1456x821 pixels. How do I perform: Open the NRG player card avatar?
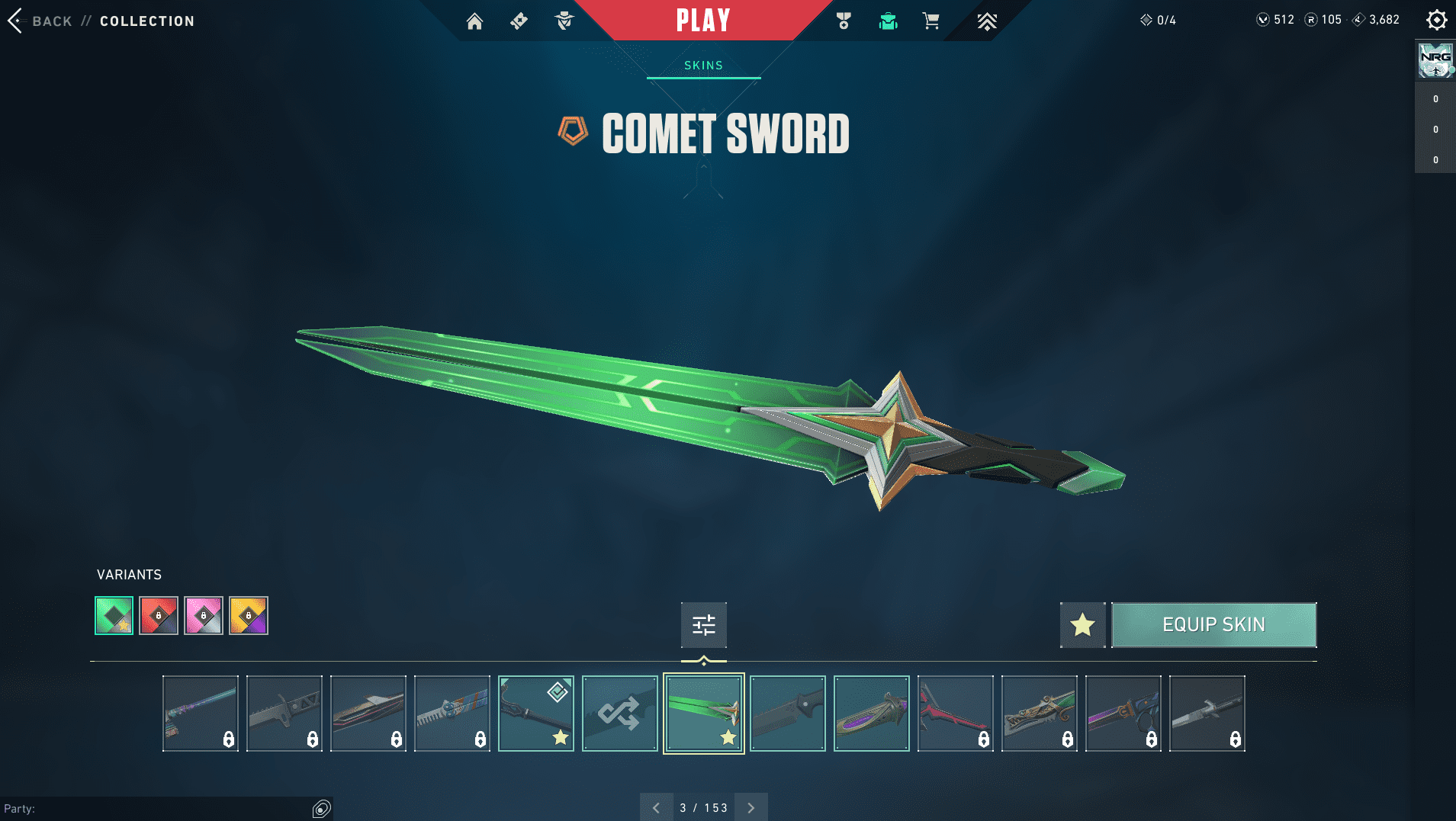click(x=1435, y=60)
